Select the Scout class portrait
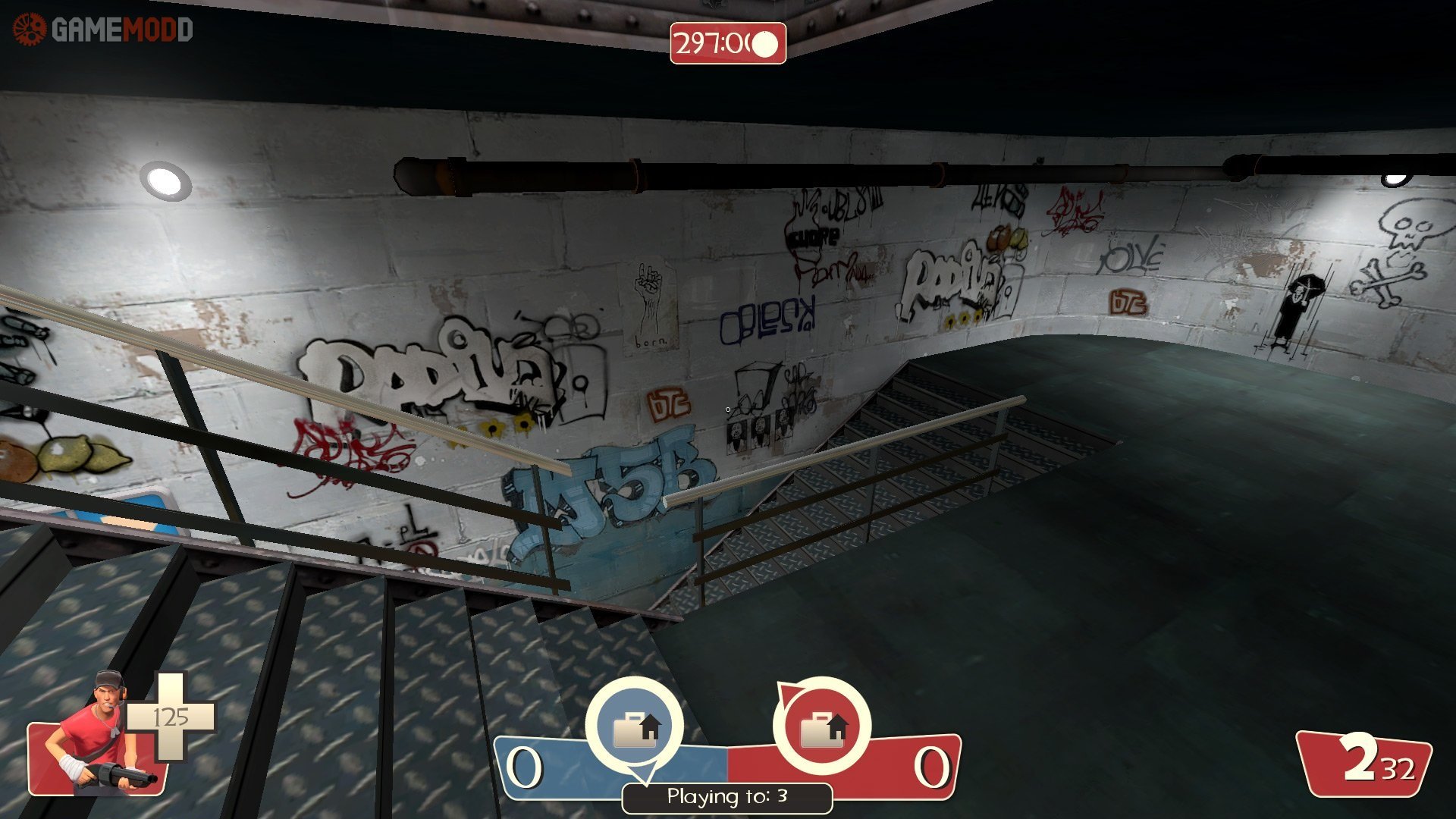Viewport: 1456px width, 819px height. [x=99, y=734]
